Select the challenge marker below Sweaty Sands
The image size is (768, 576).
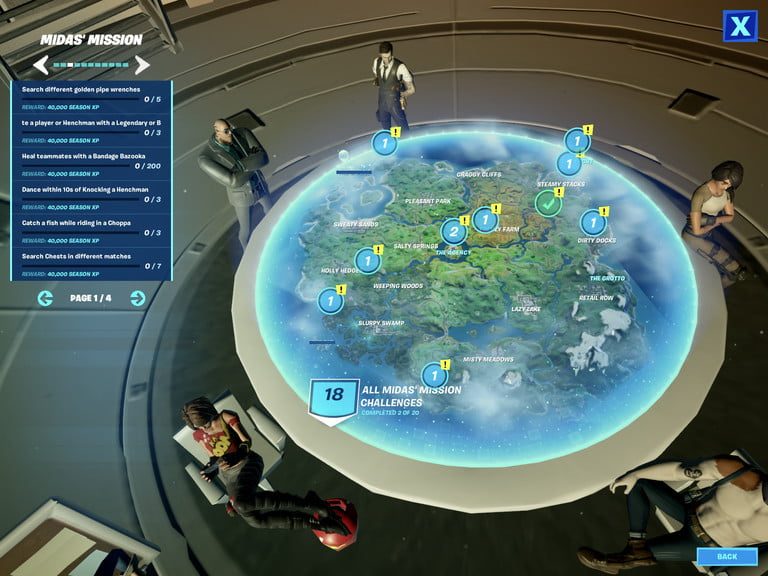point(368,261)
